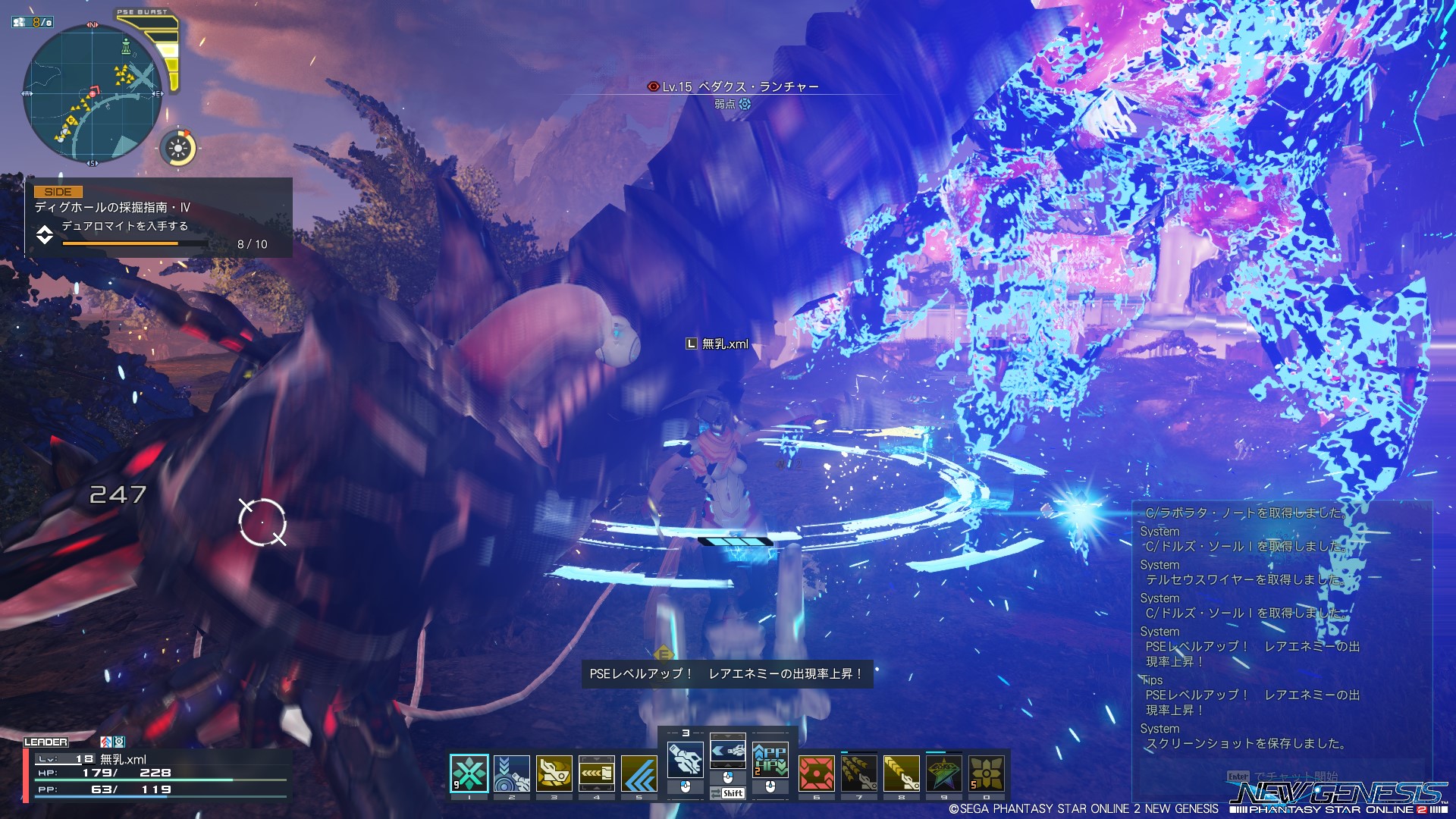Activate the blue shockwave gauntlet skill in slot 2

point(512,773)
